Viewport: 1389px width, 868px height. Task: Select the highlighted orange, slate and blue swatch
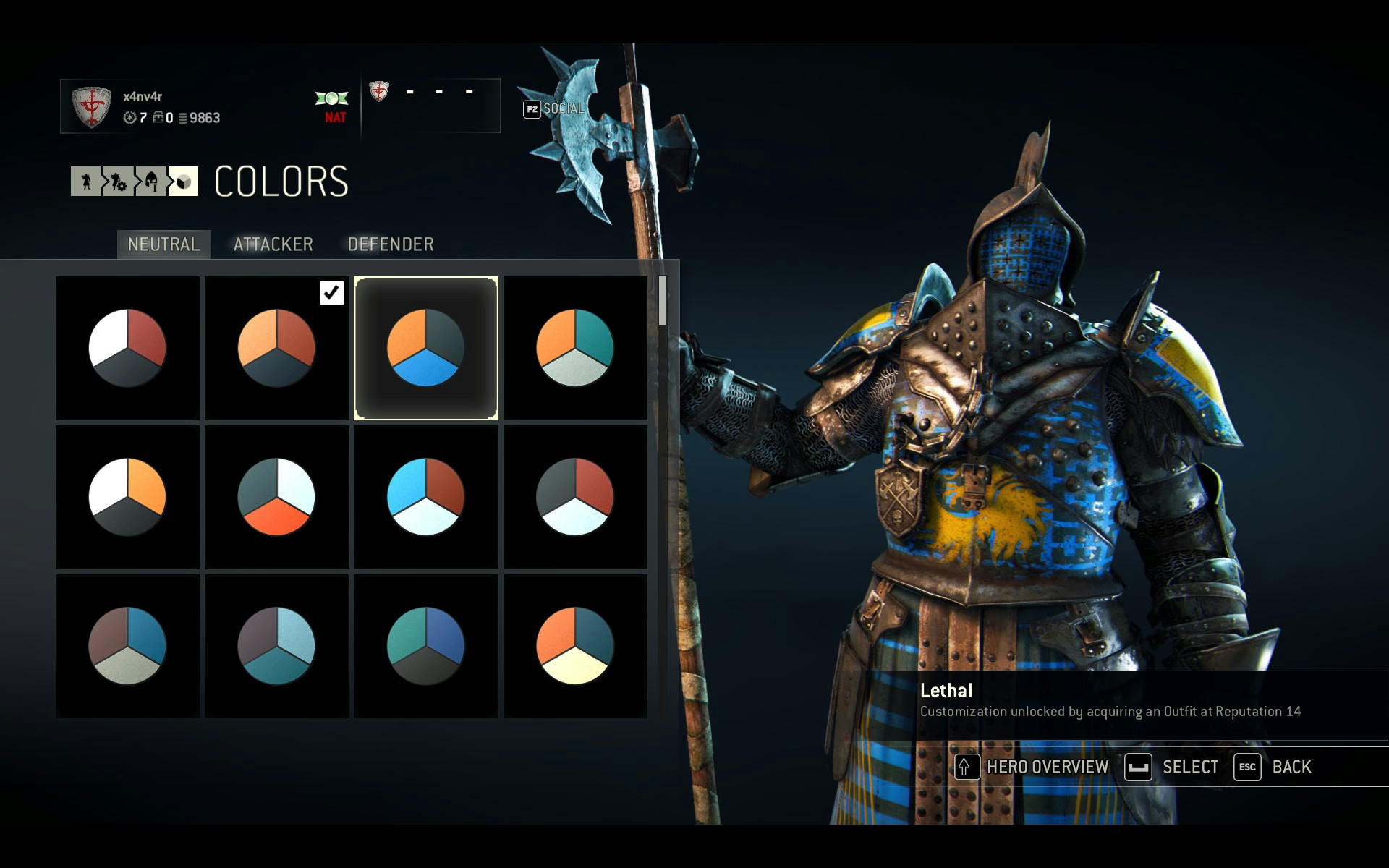(x=425, y=348)
